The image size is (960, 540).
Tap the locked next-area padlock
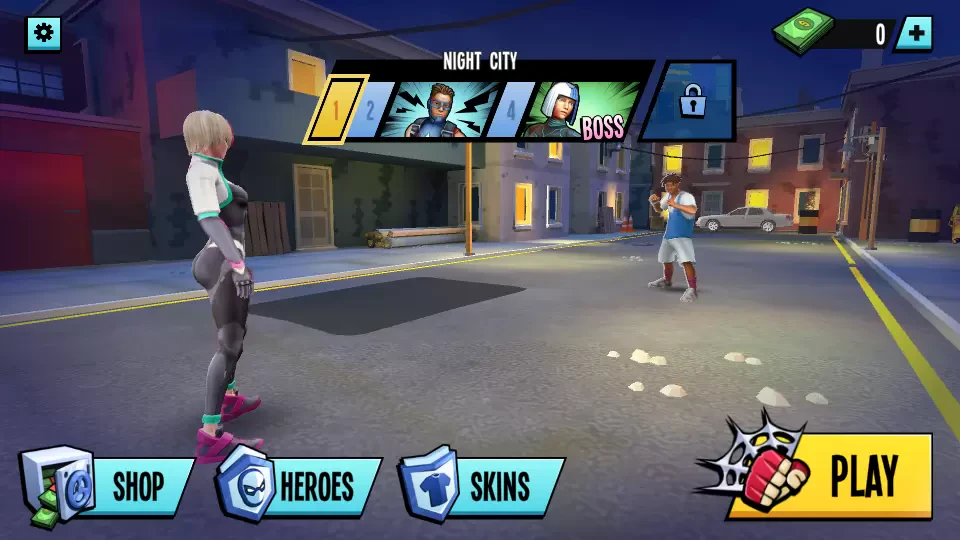tap(691, 101)
